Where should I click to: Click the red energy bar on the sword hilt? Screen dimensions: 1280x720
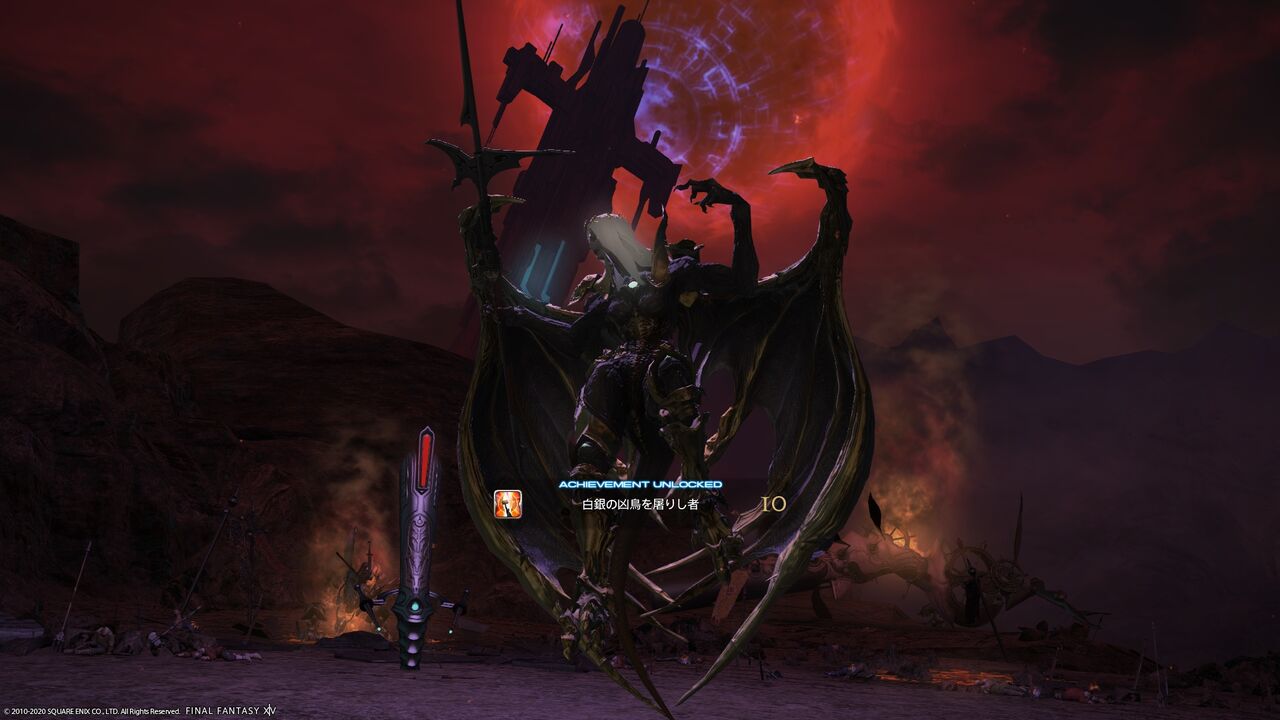pyautogui.click(x=427, y=462)
